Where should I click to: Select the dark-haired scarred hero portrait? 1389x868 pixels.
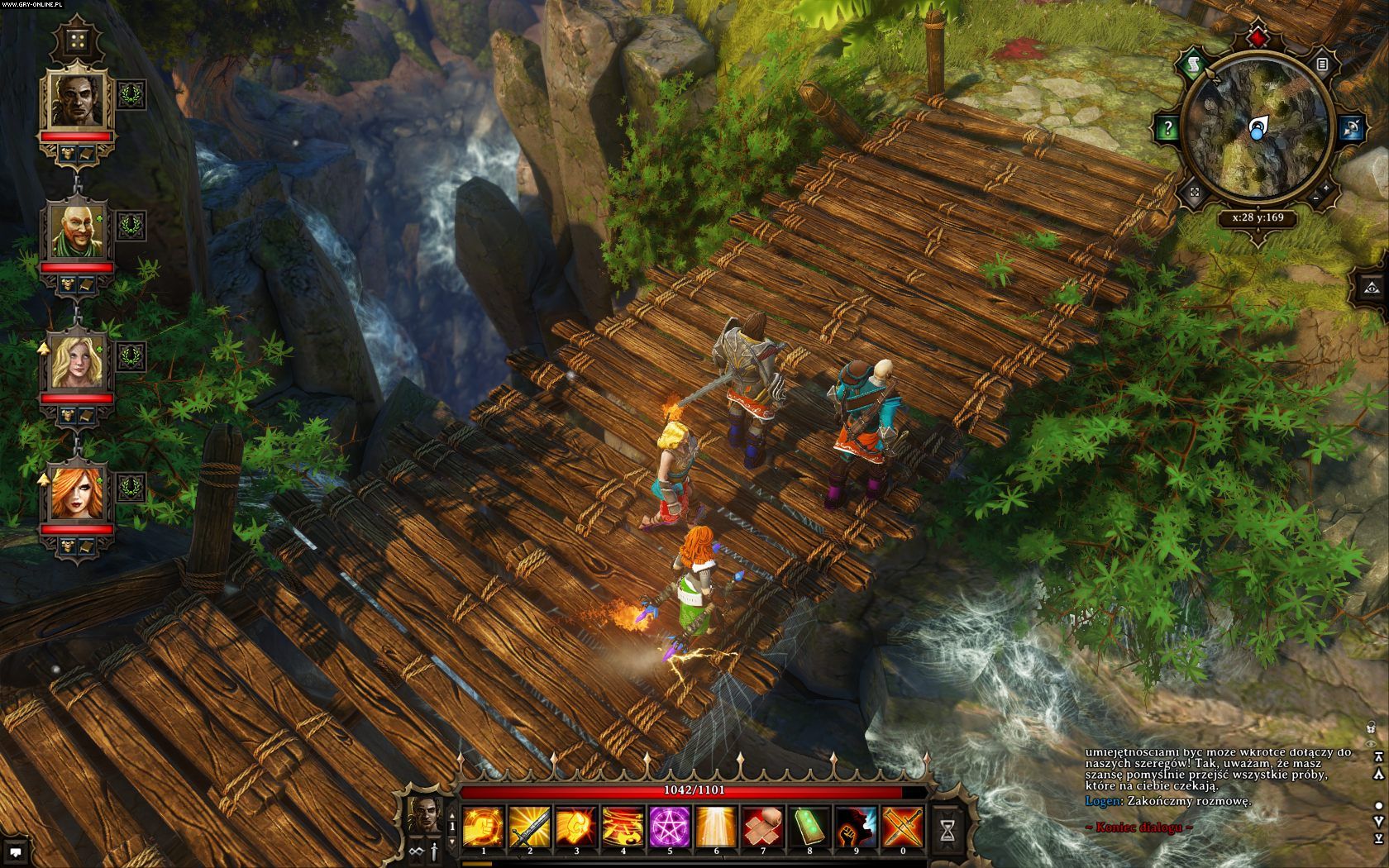click(x=78, y=99)
